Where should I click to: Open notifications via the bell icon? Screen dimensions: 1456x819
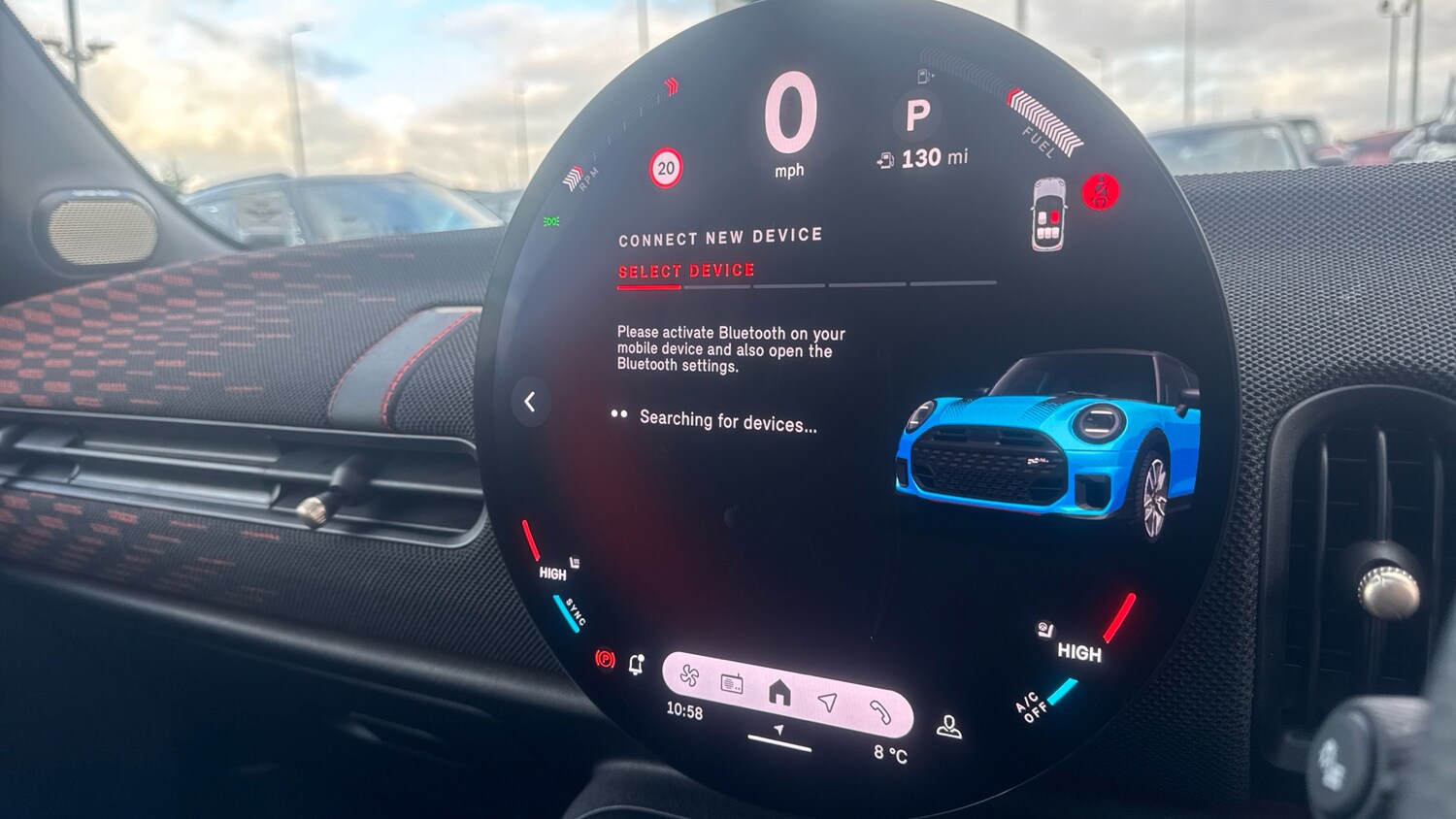(637, 666)
